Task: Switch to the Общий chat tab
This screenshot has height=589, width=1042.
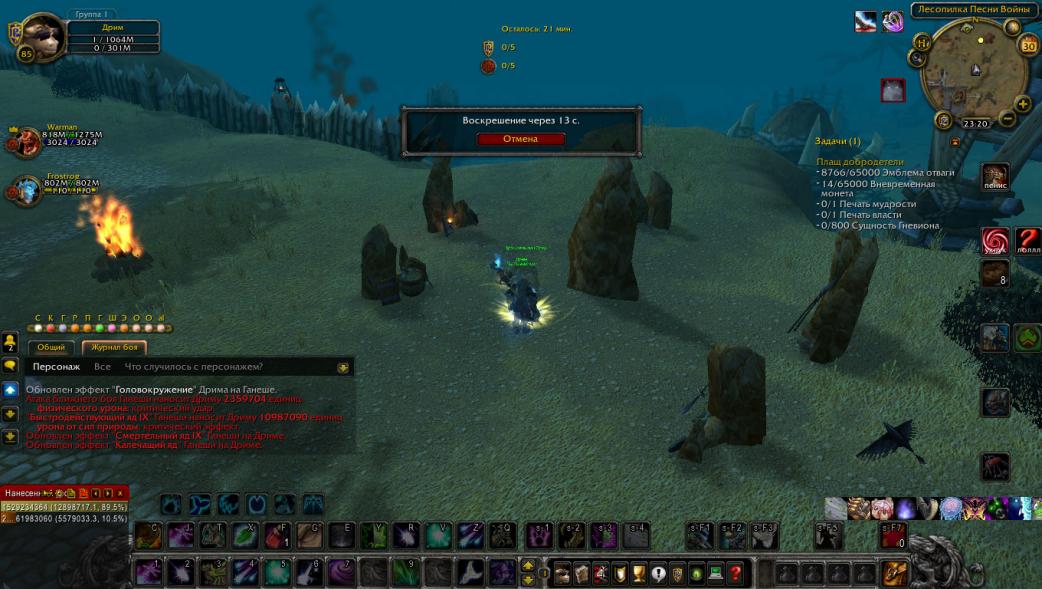Action: [x=51, y=348]
